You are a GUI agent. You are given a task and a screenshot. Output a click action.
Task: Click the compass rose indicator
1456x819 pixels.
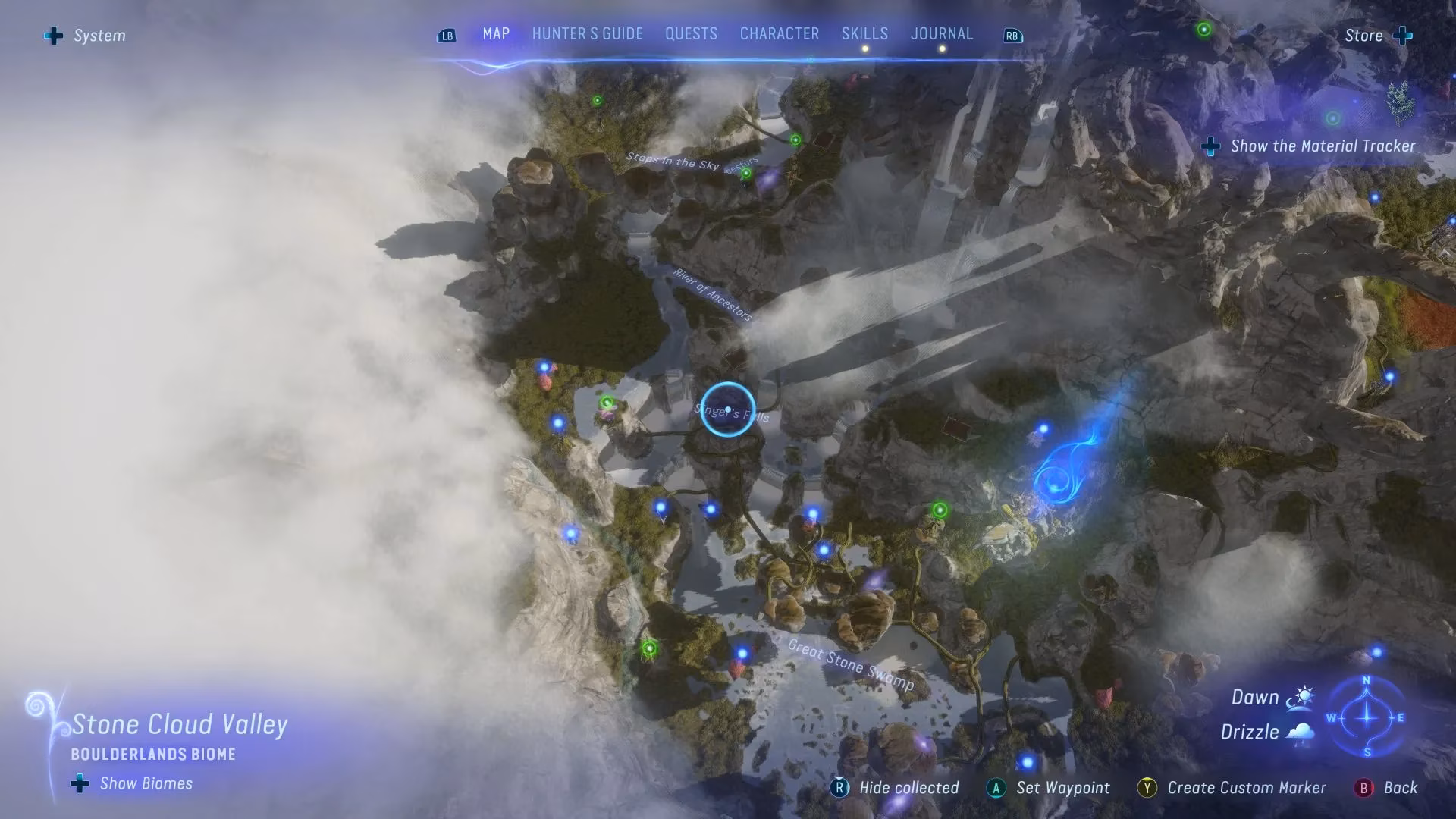[x=1367, y=717]
